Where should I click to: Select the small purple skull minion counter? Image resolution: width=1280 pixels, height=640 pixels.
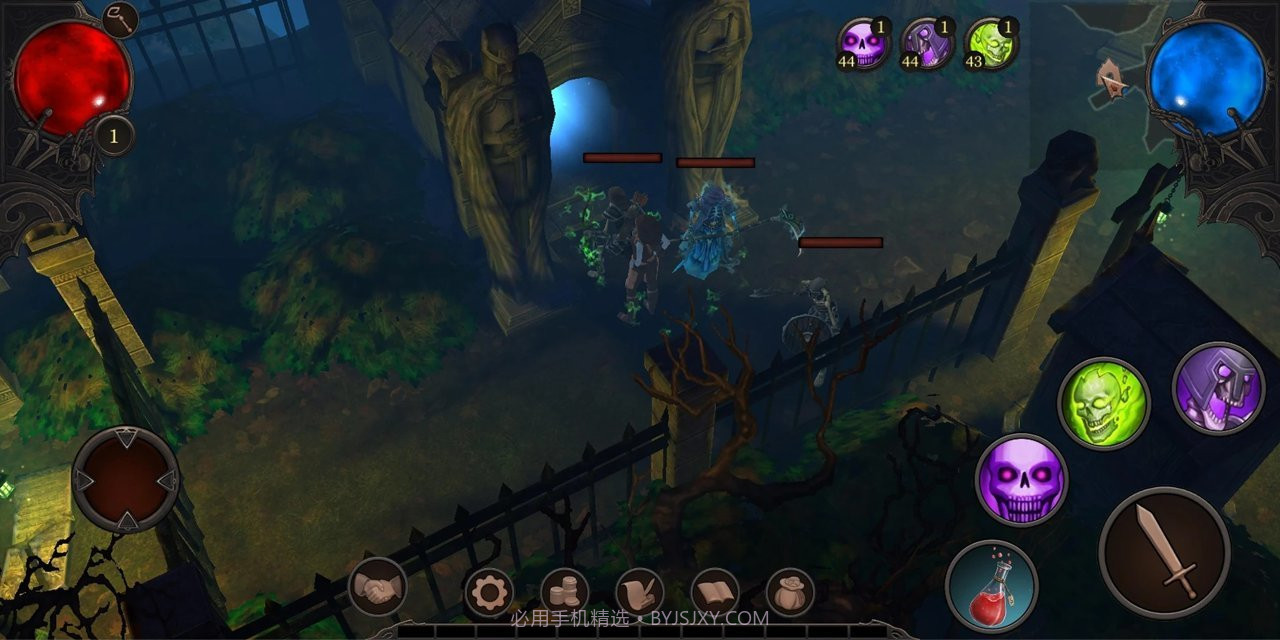(x=862, y=44)
